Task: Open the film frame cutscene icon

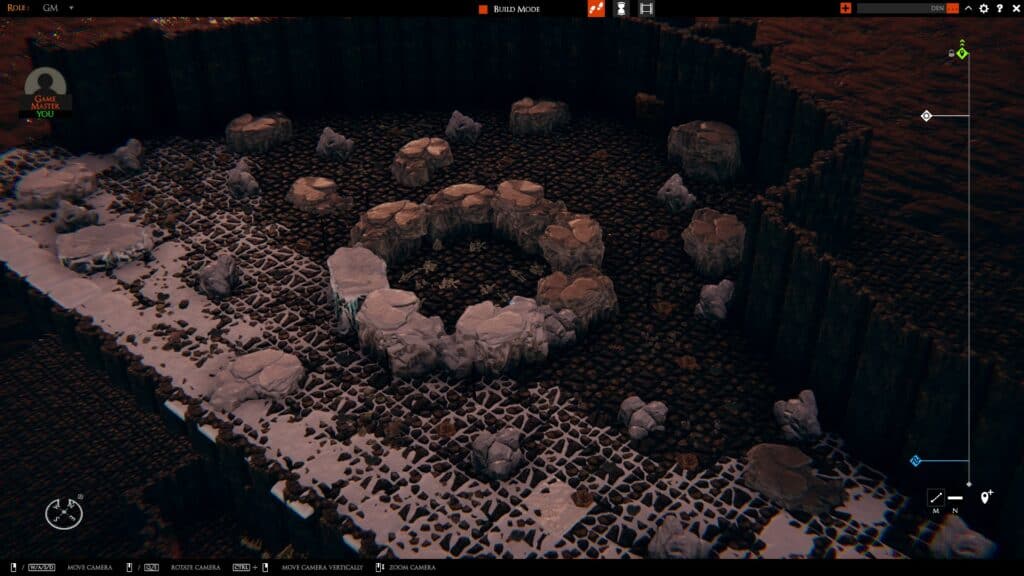Action: pyautogui.click(x=646, y=9)
